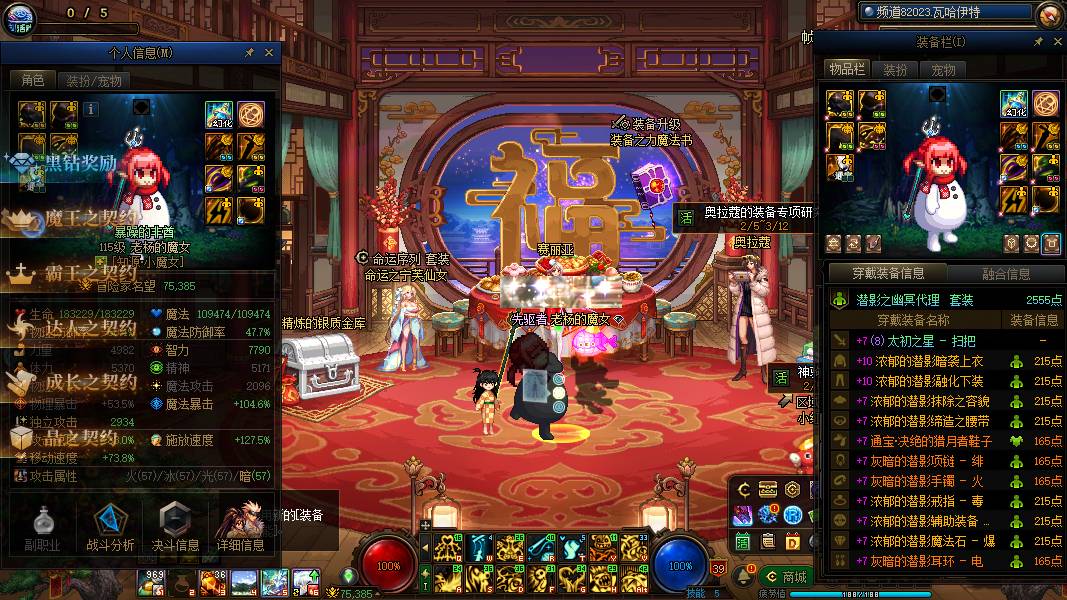Open 决斗信息 duel information
The height and width of the screenshot is (600, 1067).
click(x=175, y=527)
